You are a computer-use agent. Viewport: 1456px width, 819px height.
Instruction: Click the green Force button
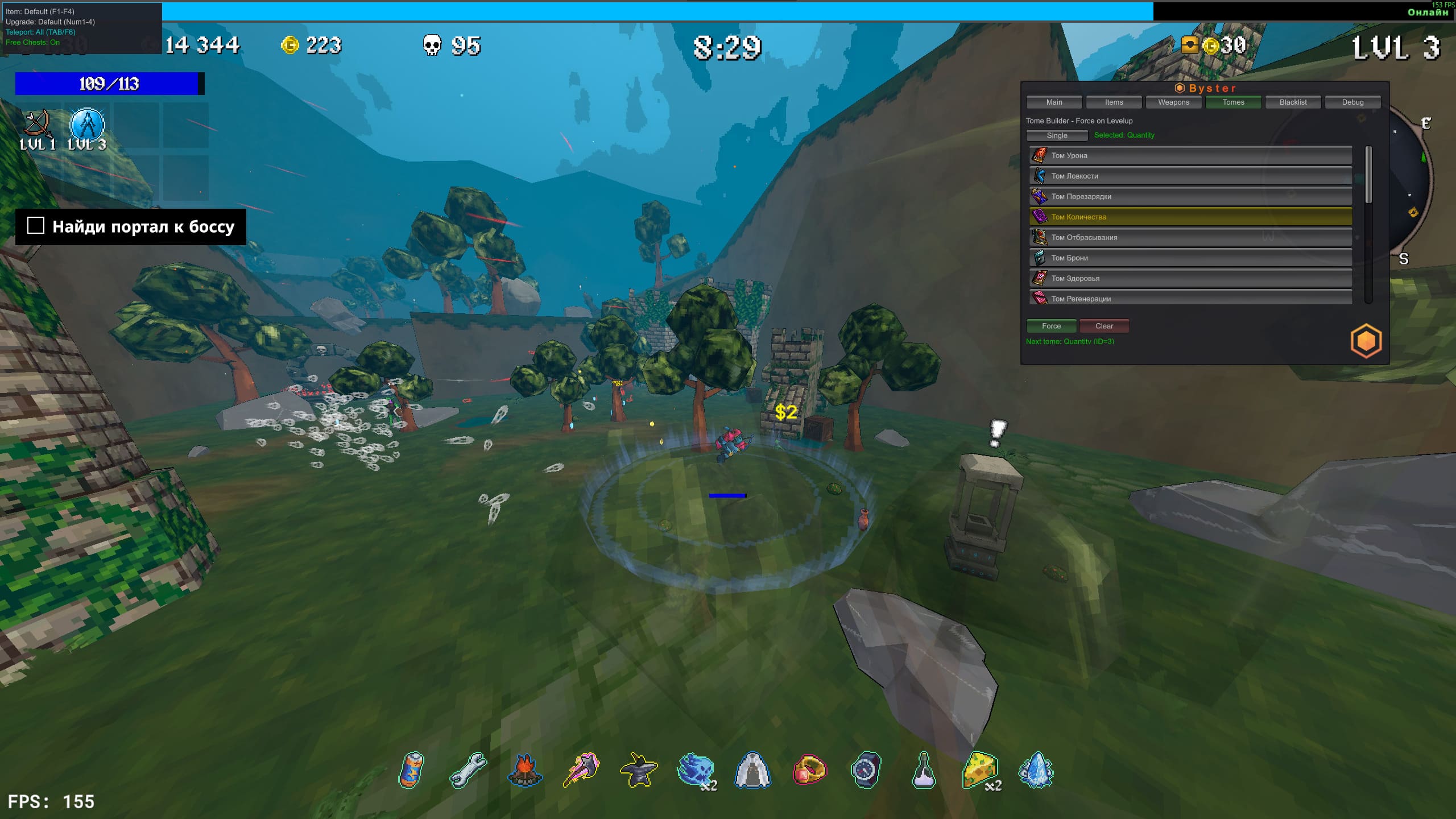pyautogui.click(x=1051, y=326)
